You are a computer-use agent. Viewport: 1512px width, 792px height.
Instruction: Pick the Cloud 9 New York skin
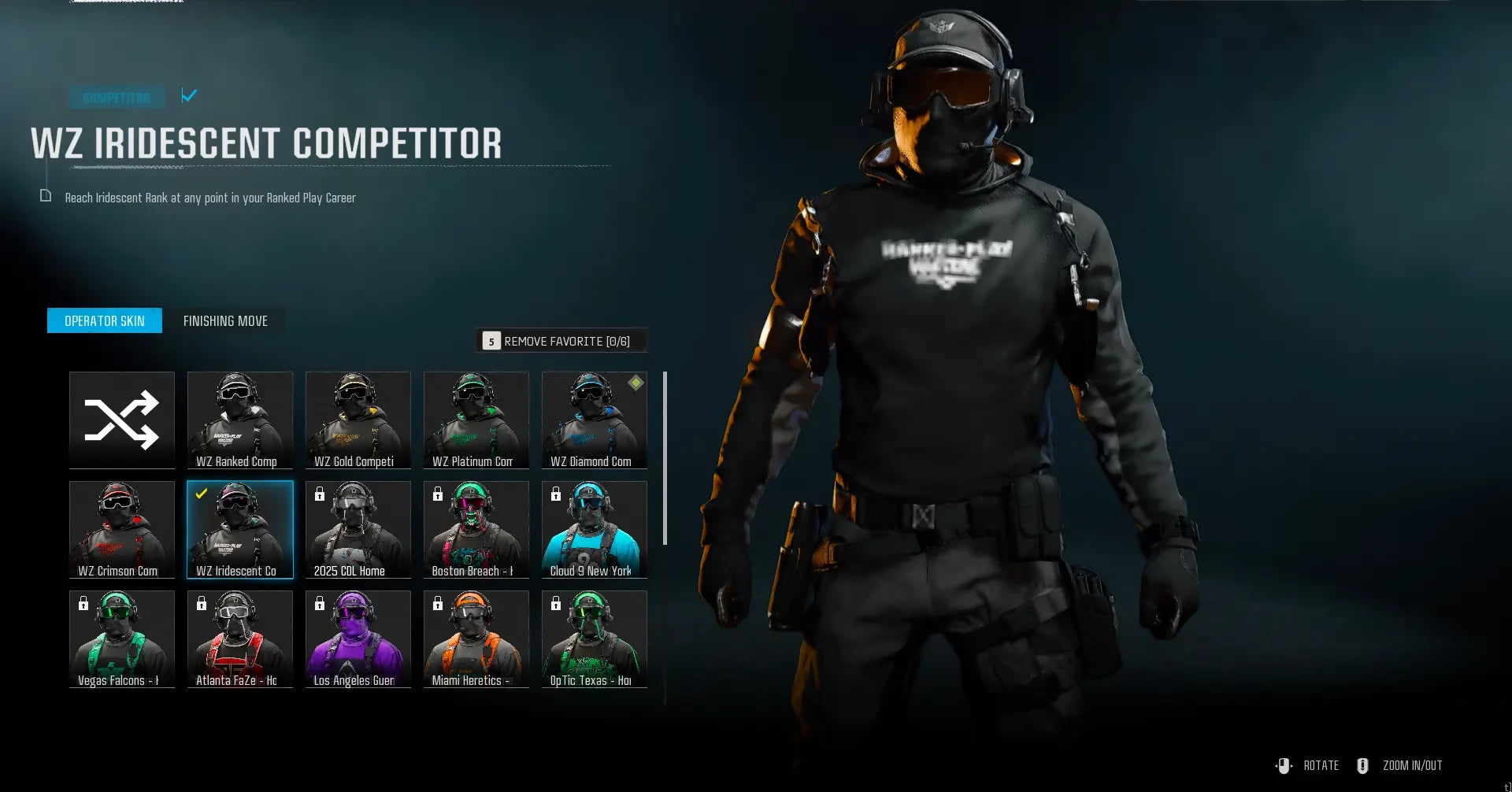[x=595, y=529]
